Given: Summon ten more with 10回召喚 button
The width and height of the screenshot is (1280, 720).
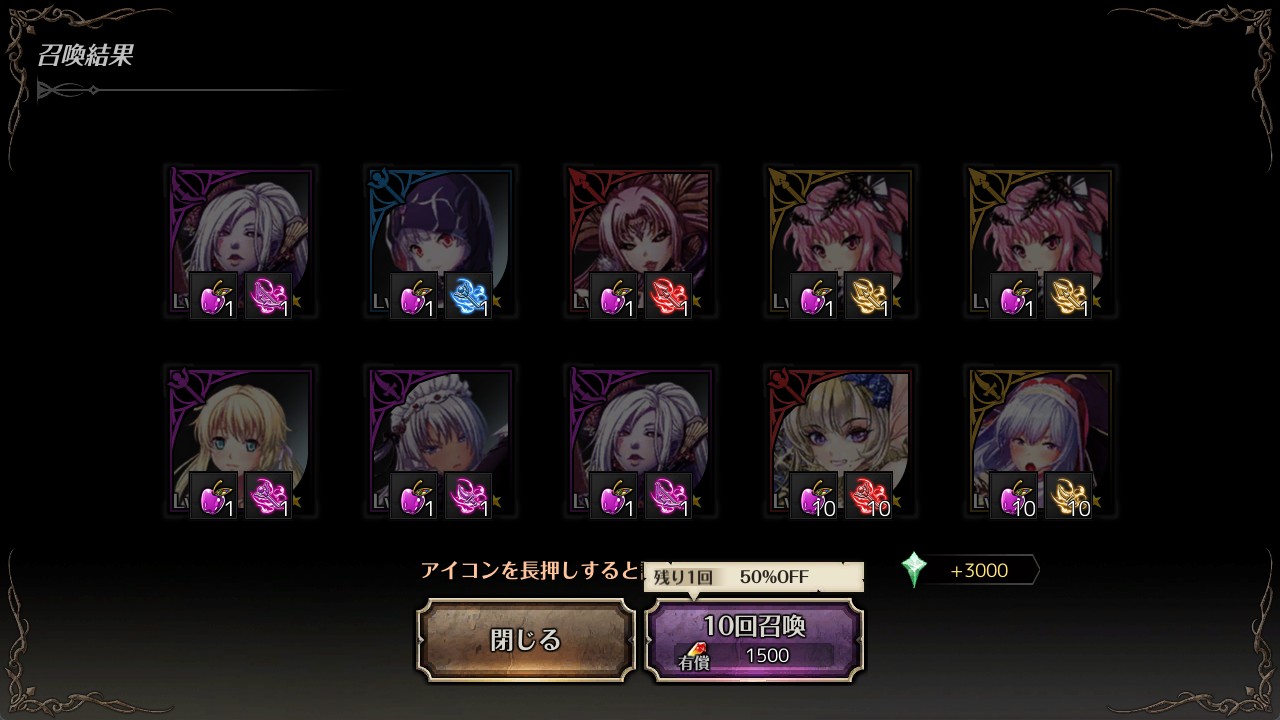Looking at the screenshot, I should pos(754,640).
